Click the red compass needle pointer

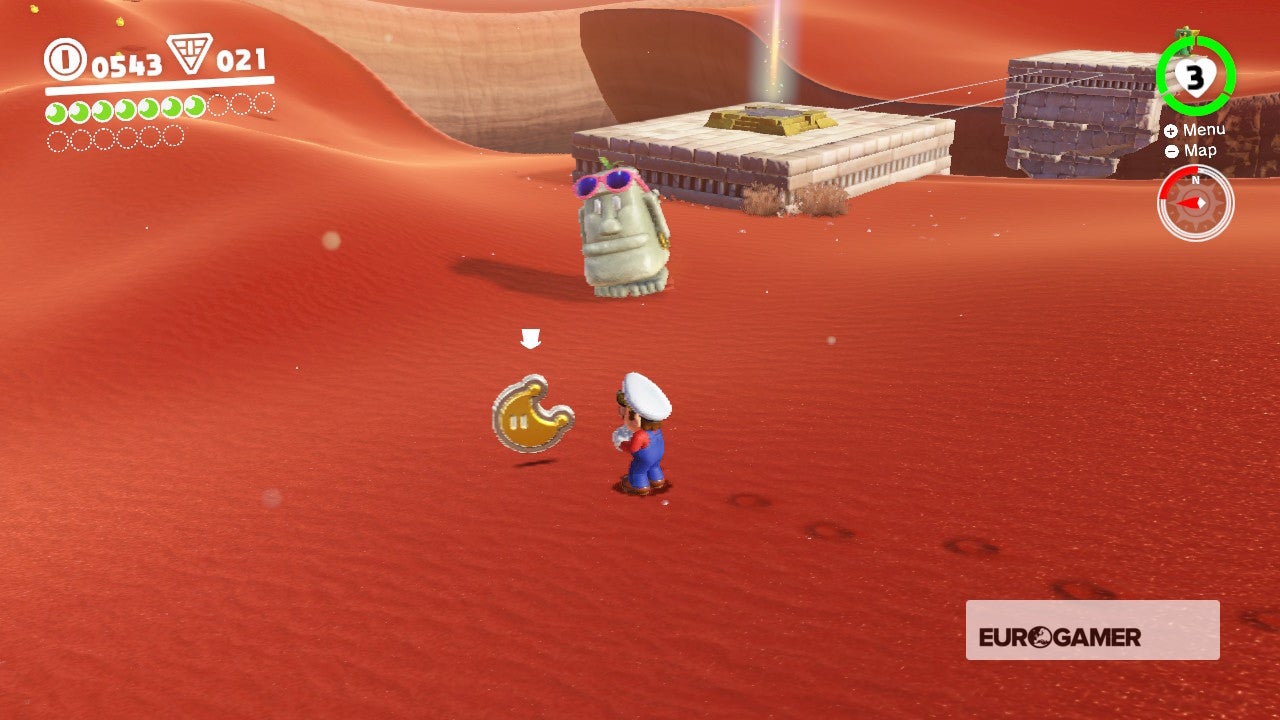[x=1187, y=203]
